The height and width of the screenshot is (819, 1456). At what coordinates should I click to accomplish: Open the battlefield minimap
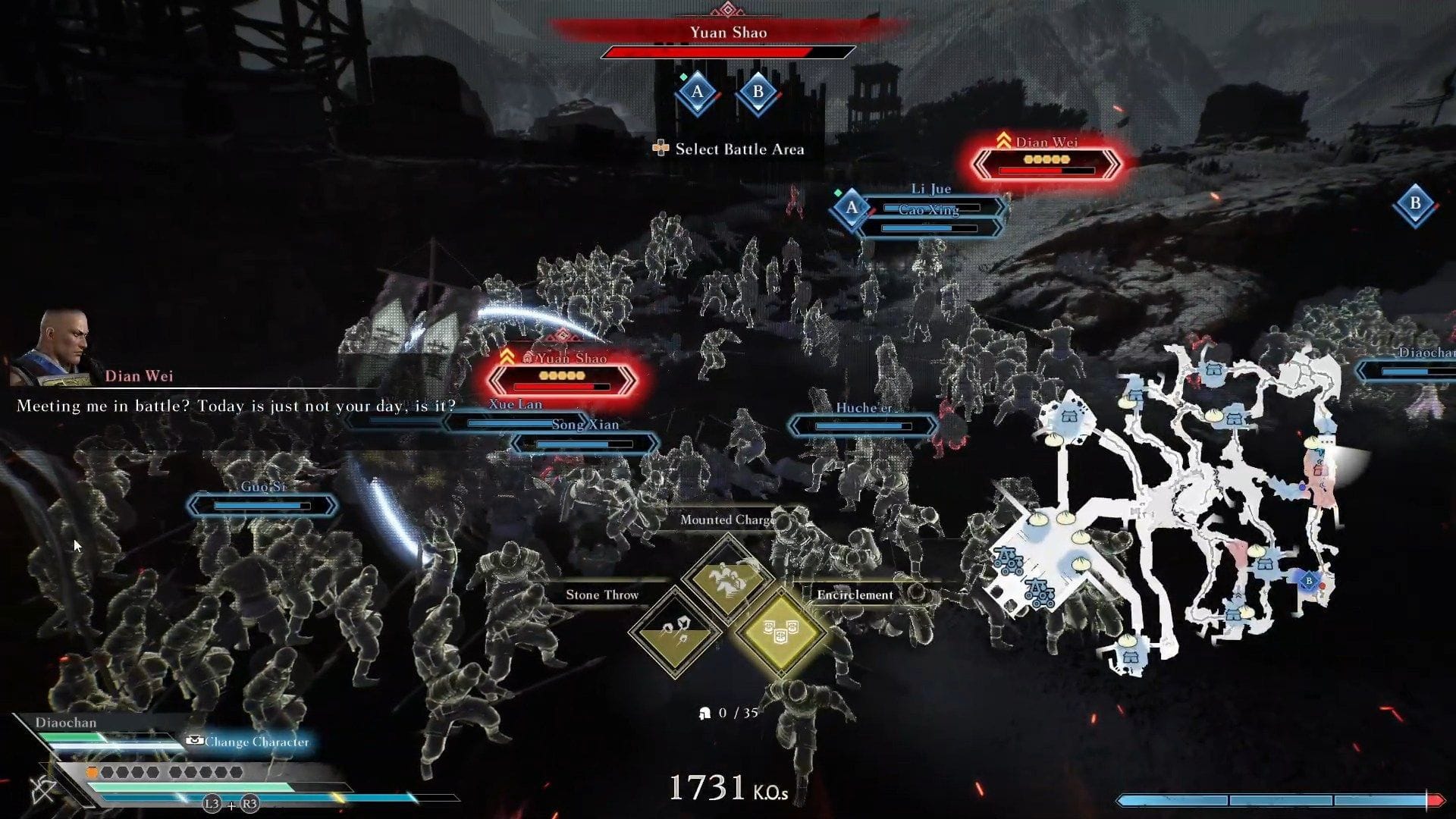pos(1168,508)
